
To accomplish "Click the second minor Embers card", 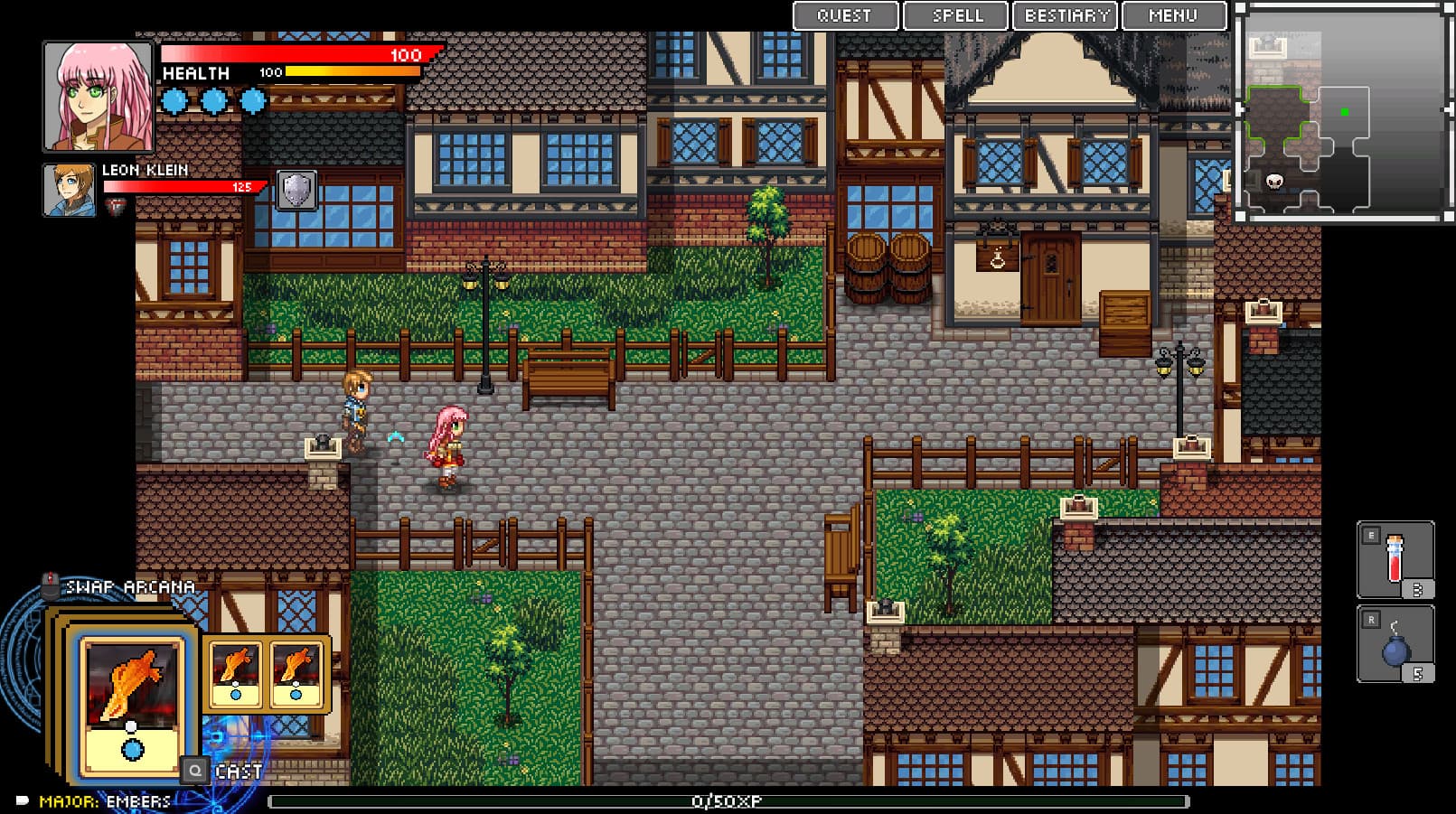I will (x=296, y=673).
